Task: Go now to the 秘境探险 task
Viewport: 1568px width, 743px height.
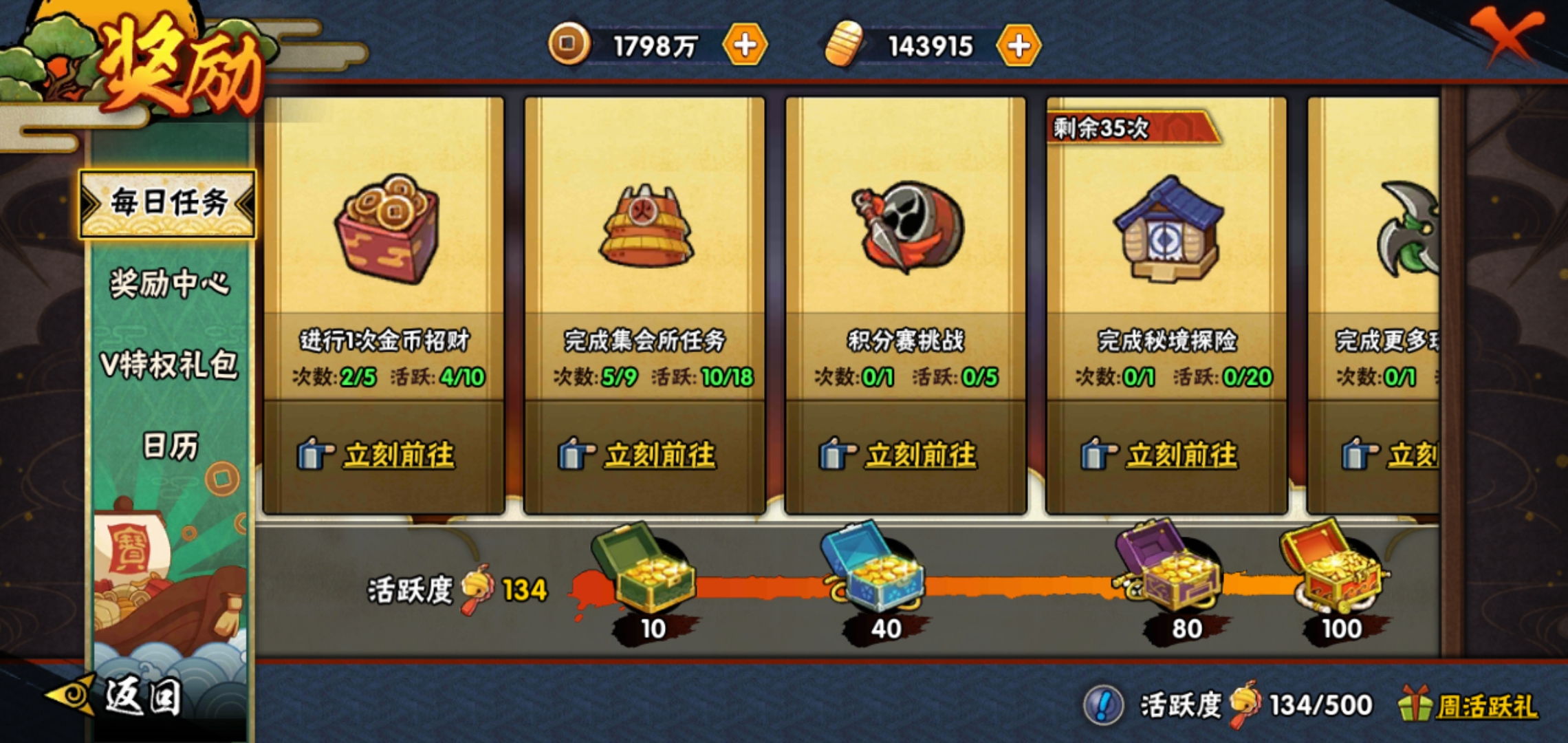Action: click(x=1181, y=455)
